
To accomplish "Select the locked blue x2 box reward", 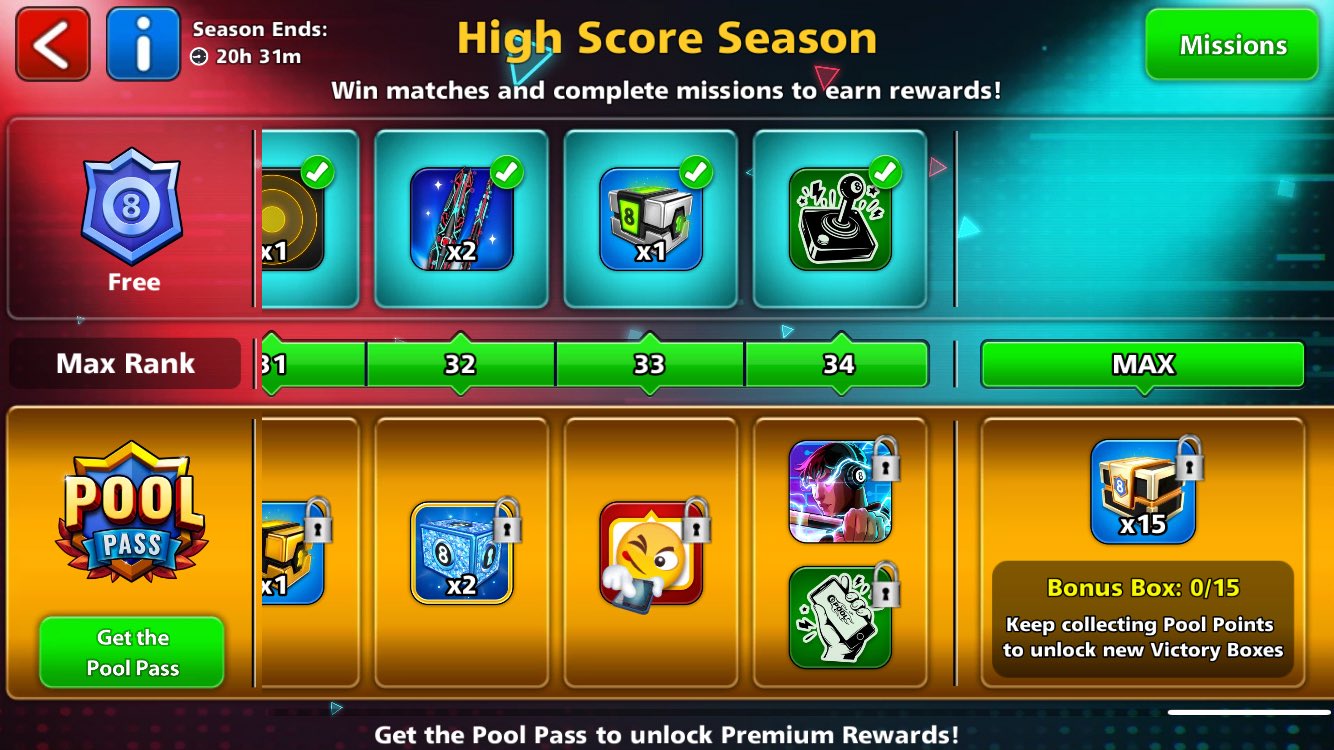I will click(460, 550).
